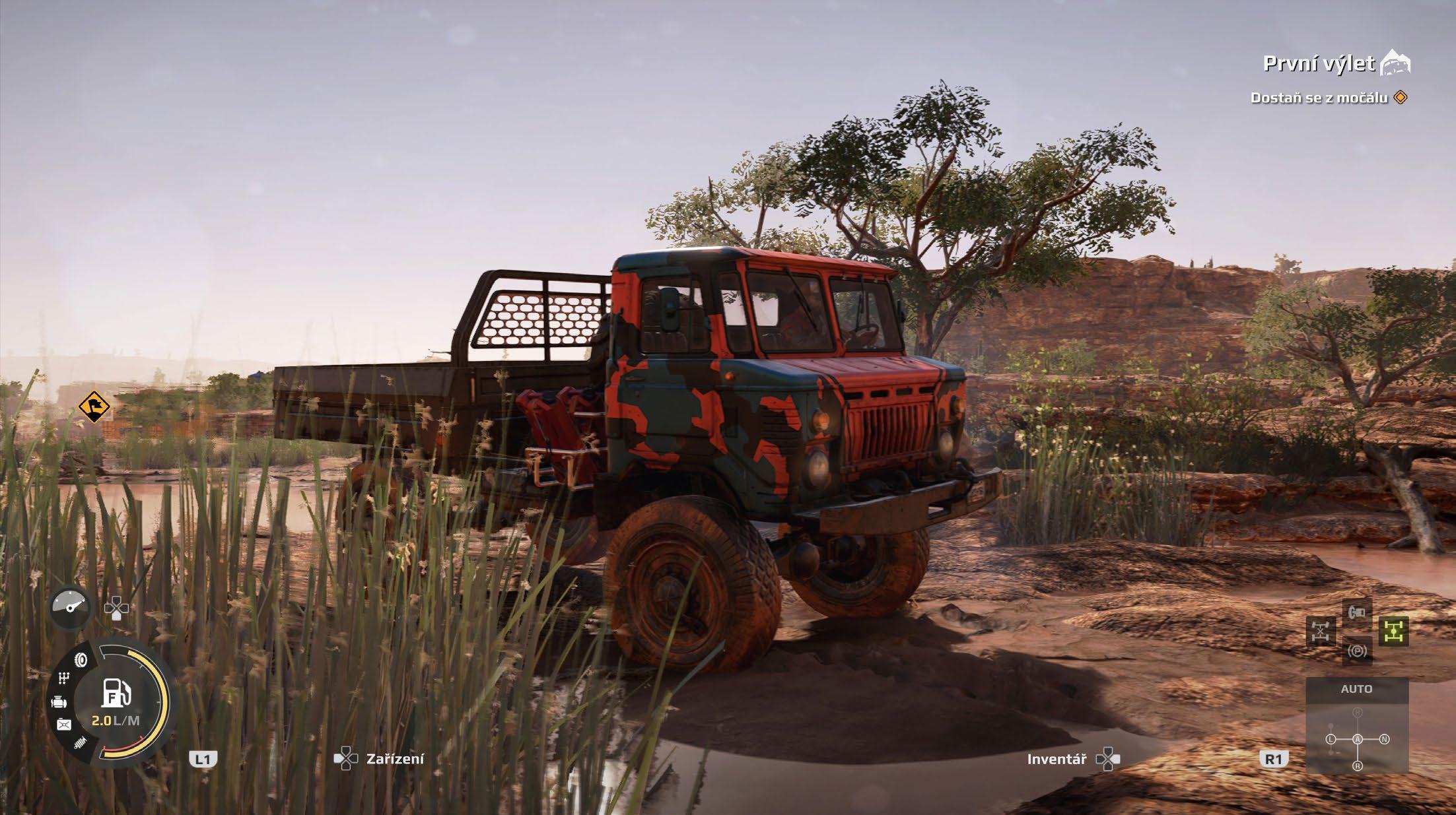This screenshot has width=1456, height=815.
Task: Select the automatic gear A
Action: click(x=1358, y=739)
